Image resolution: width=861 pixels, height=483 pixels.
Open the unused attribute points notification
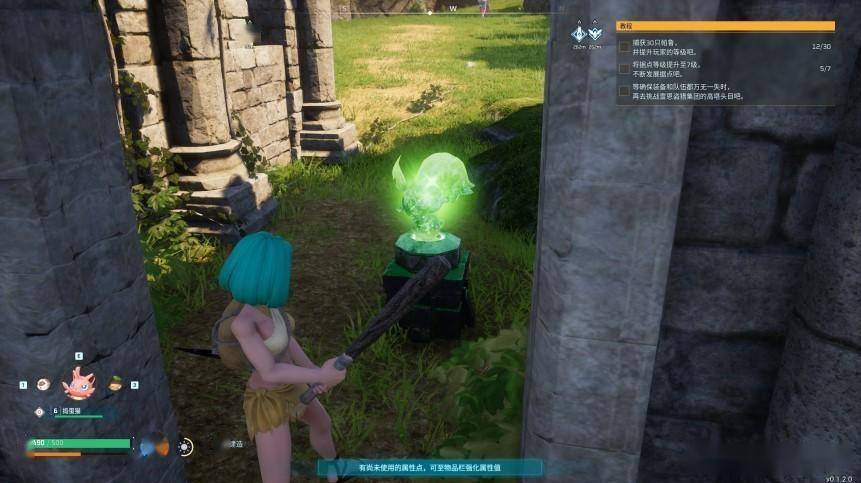pos(430,467)
